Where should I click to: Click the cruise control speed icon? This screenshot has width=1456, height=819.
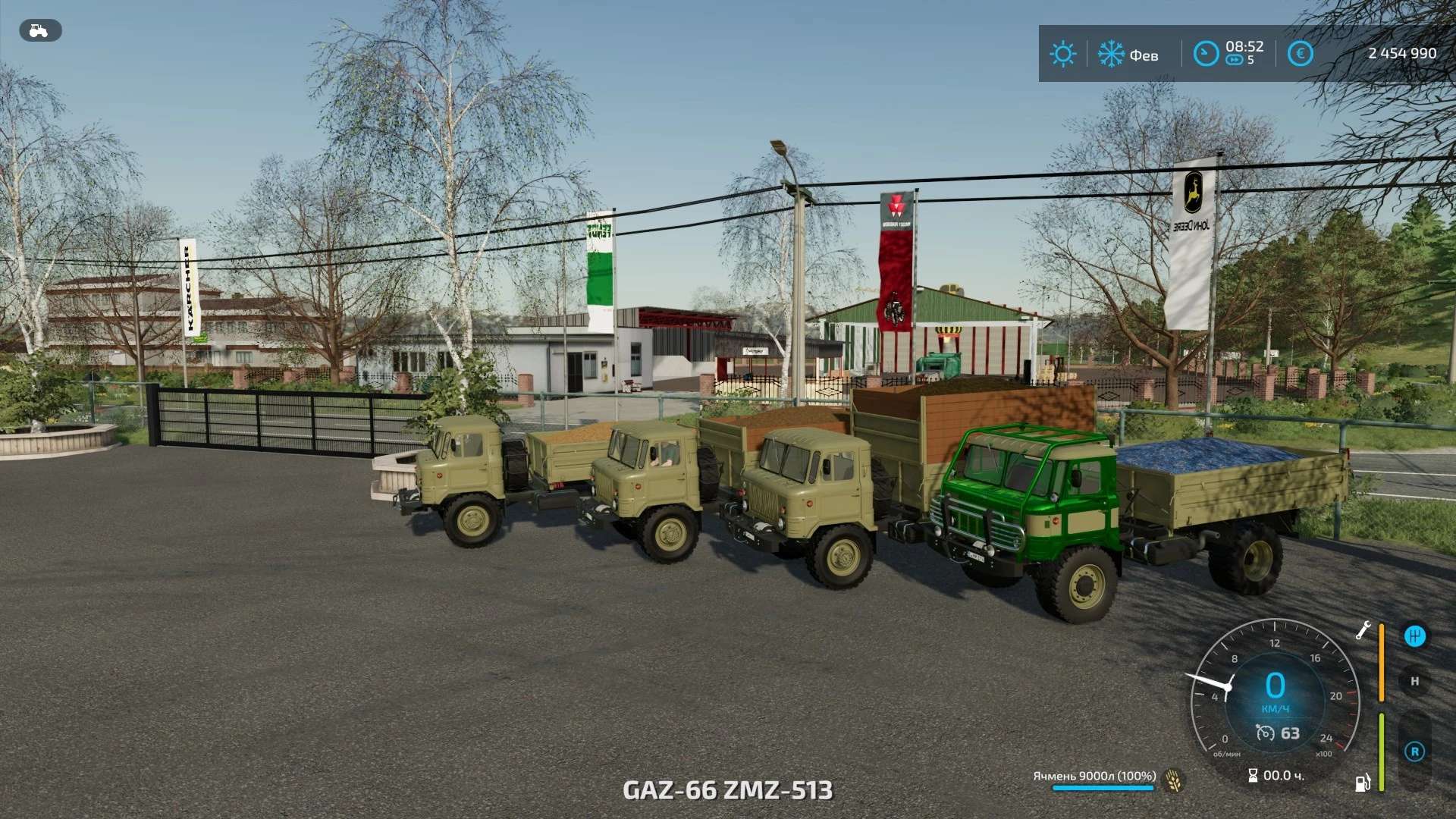click(x=1265, y=733)
